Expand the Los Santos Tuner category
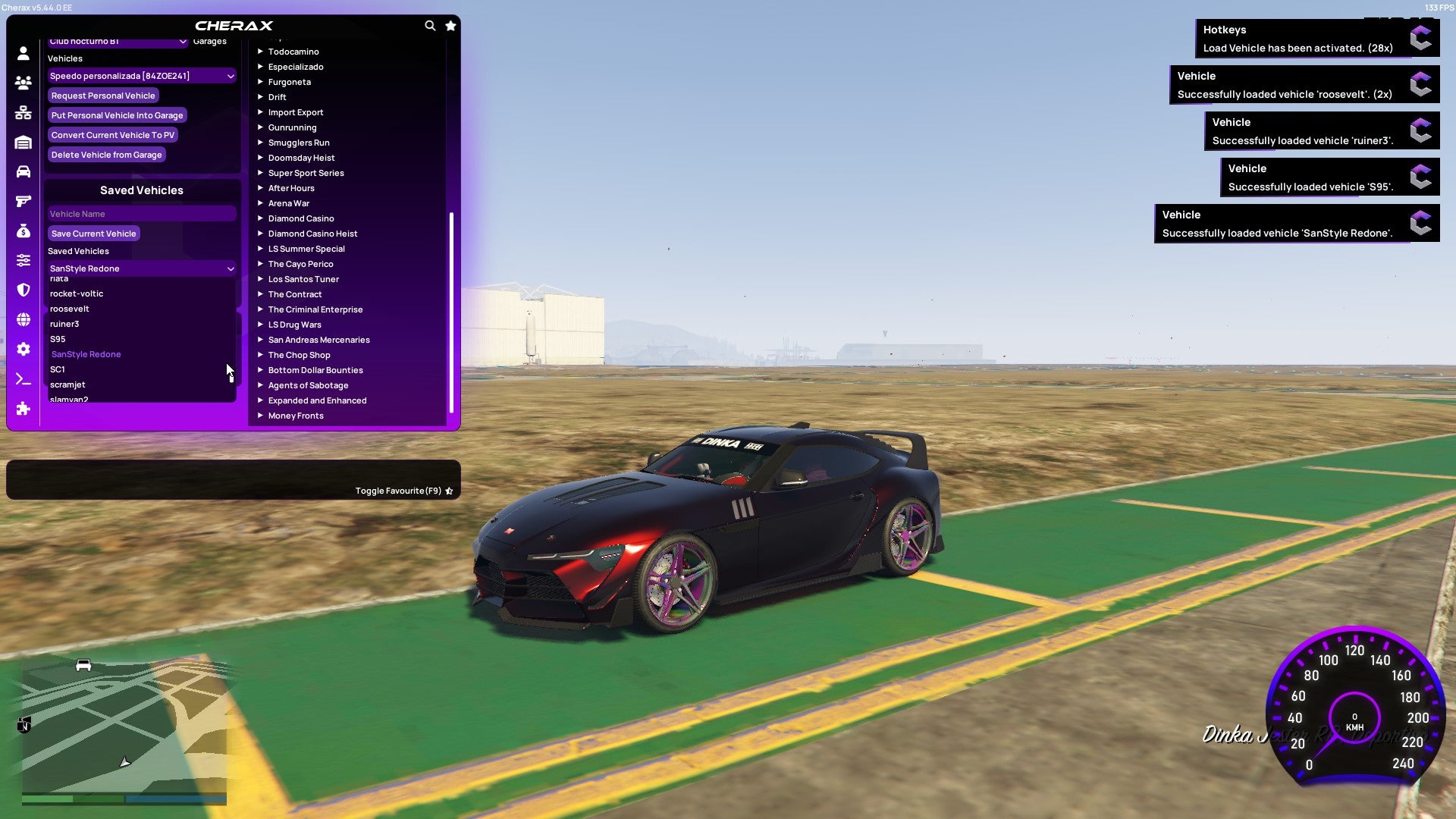 [x=303, y=279]
